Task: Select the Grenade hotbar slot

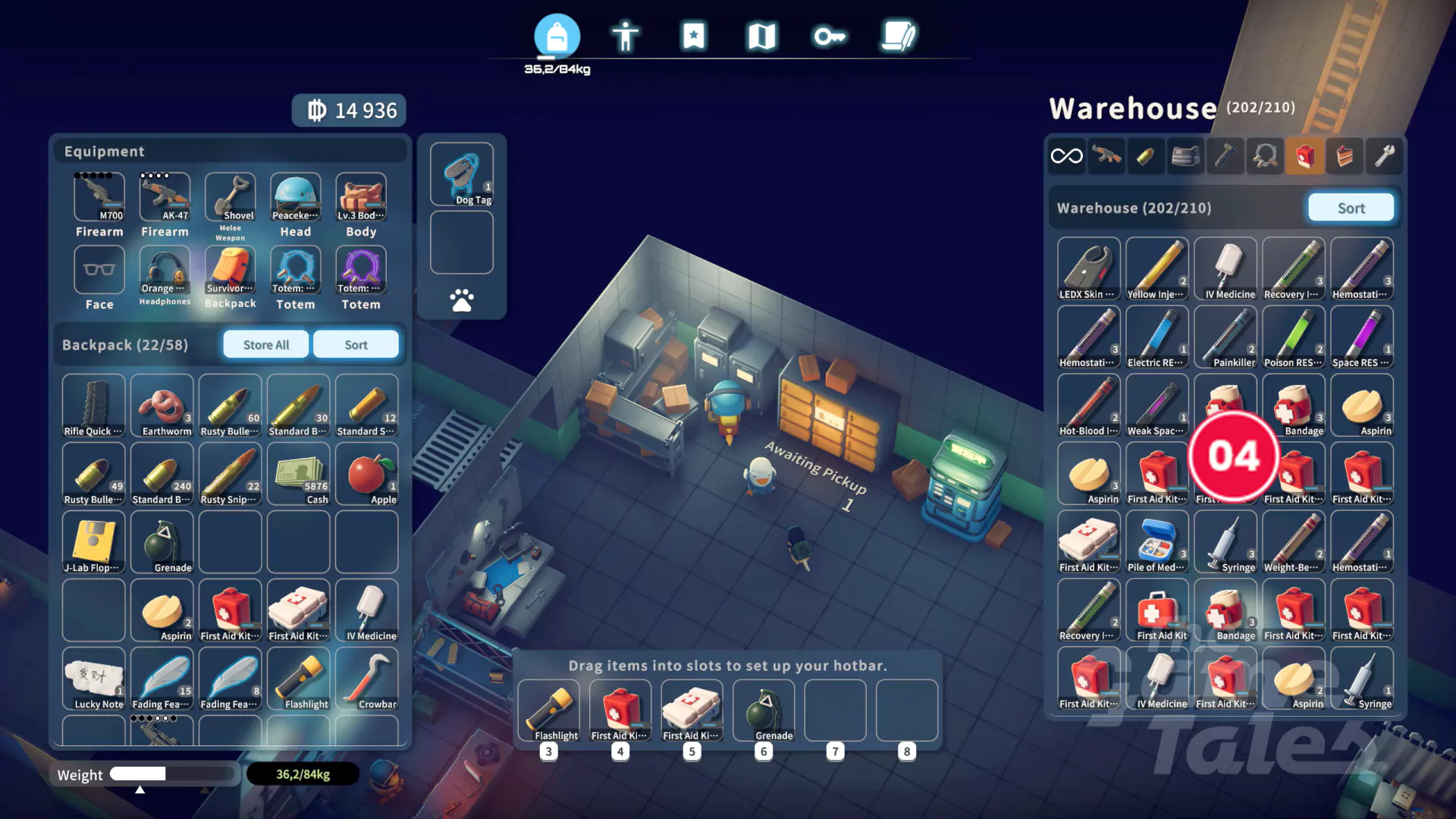Action: point(764,711)
